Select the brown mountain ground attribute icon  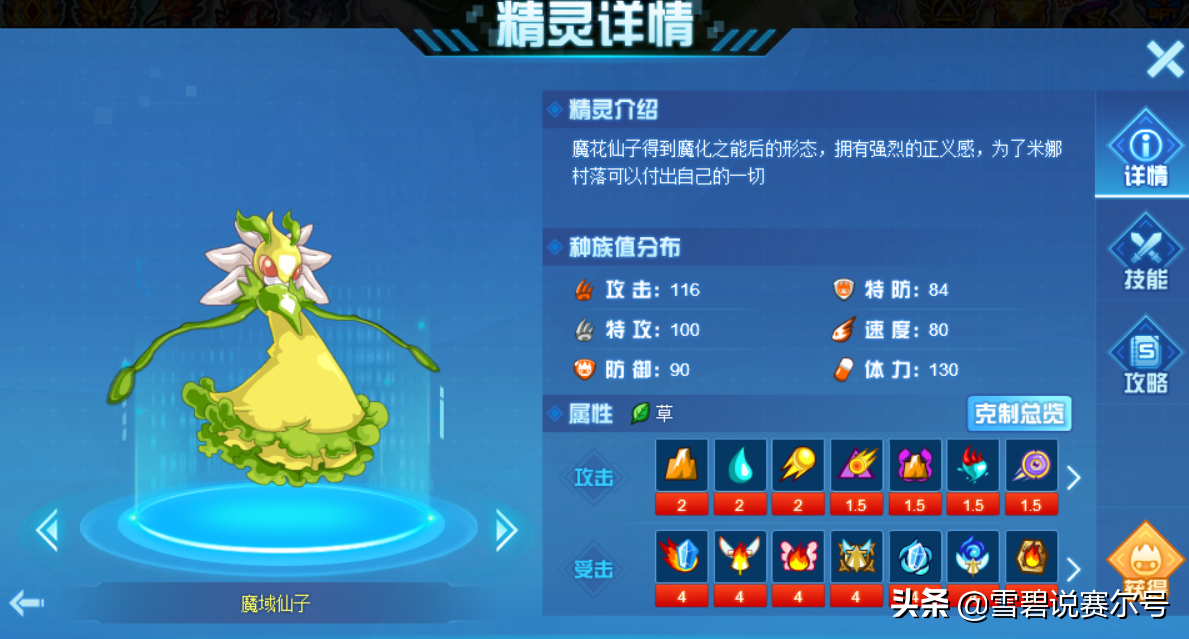point(682,466)
